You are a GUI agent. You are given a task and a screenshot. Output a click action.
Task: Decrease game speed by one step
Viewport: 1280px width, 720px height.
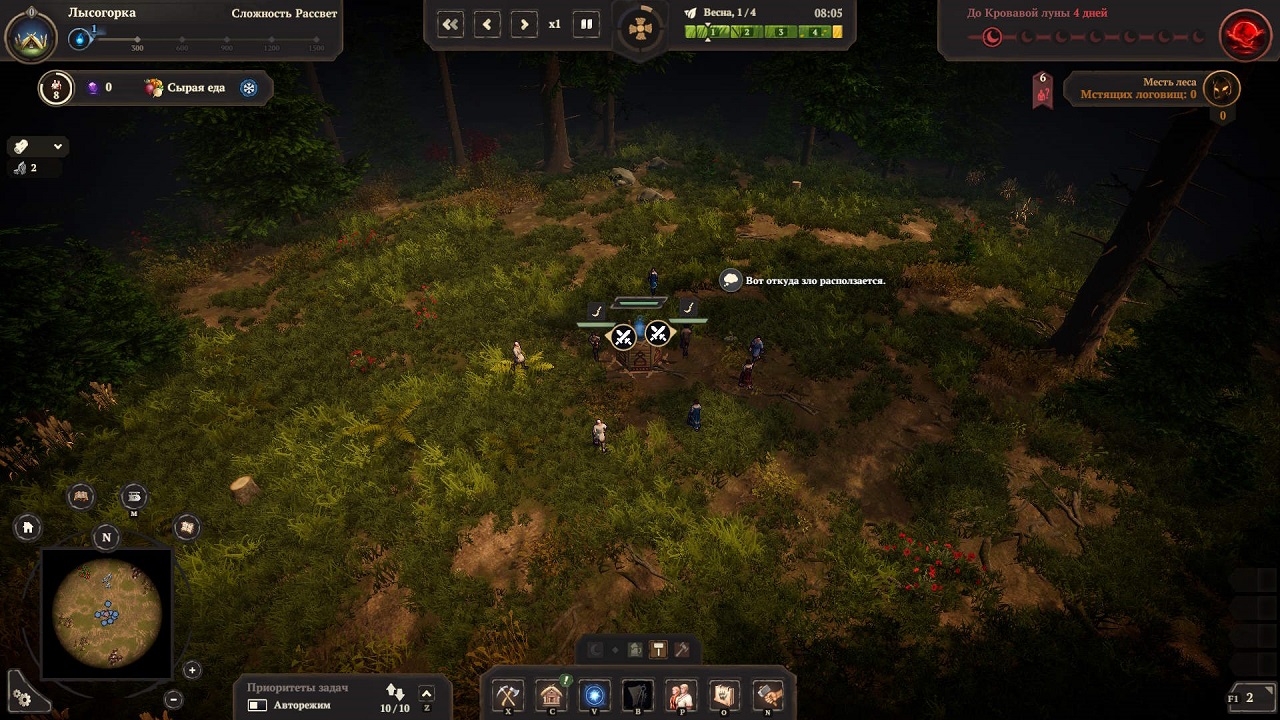click(487, 24)
